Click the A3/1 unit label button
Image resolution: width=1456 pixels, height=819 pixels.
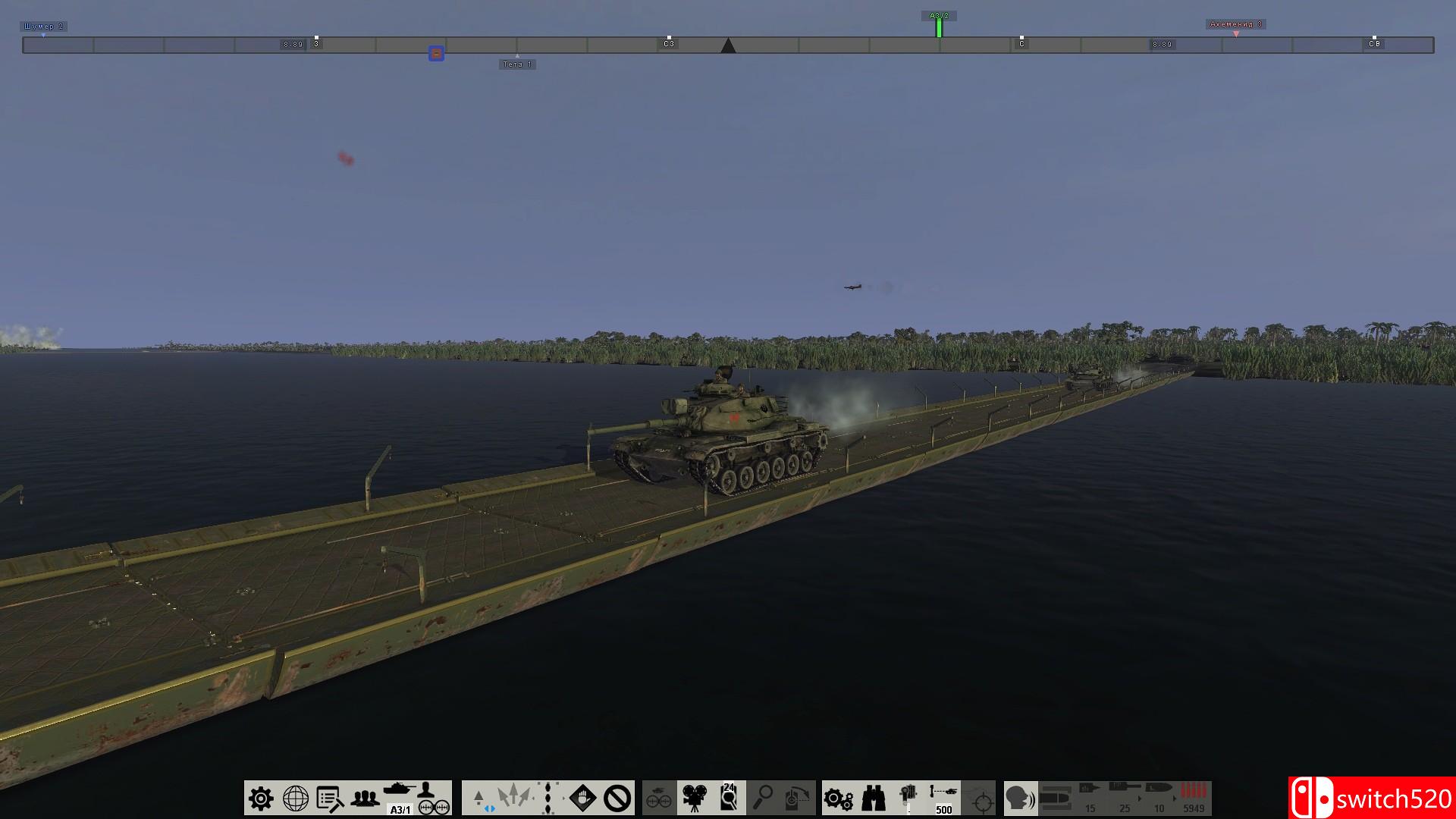400,810
